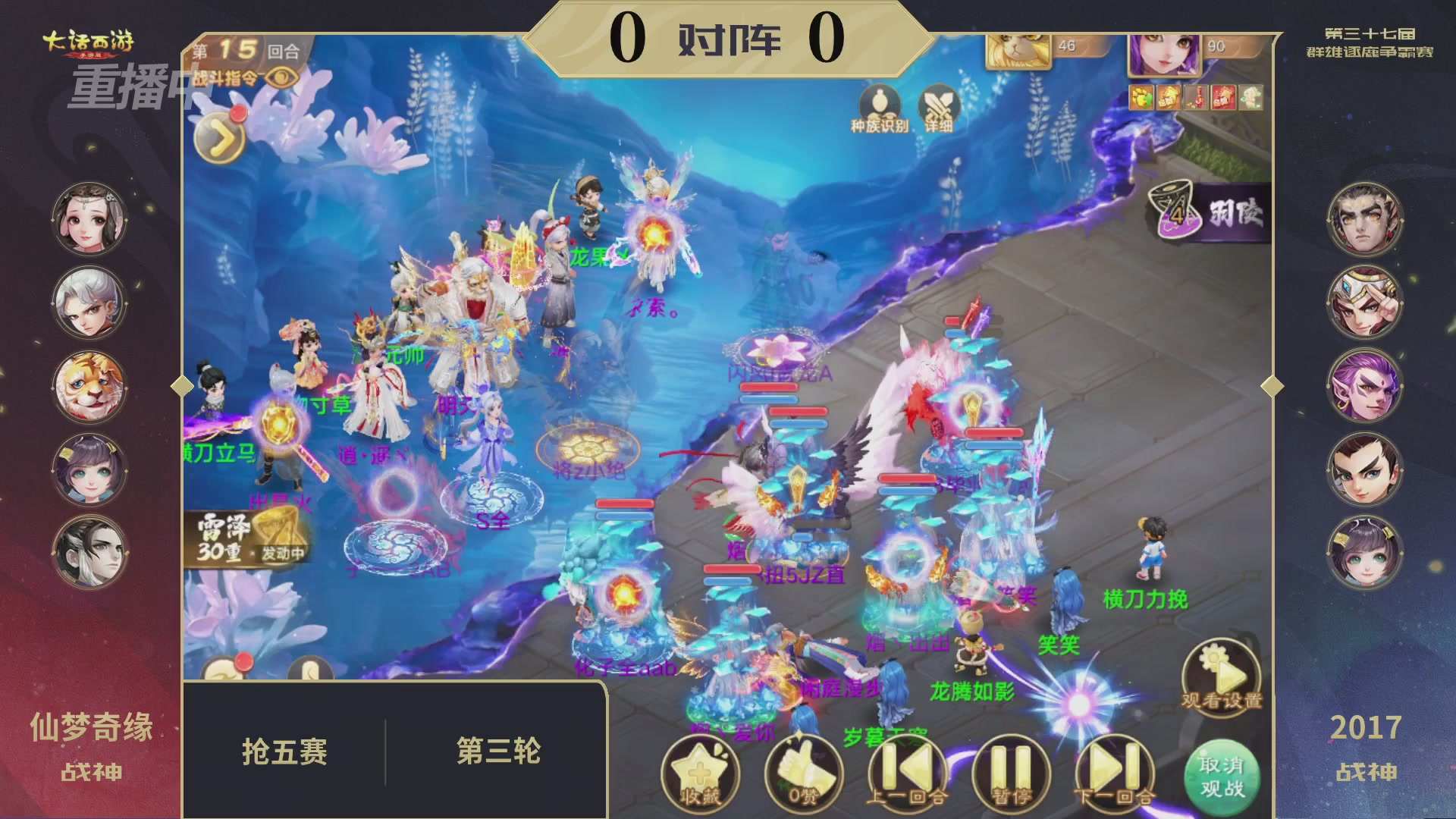Click the red potion buff icon top right
This screenshot has width=1456, height=819.
[1194, 99]
